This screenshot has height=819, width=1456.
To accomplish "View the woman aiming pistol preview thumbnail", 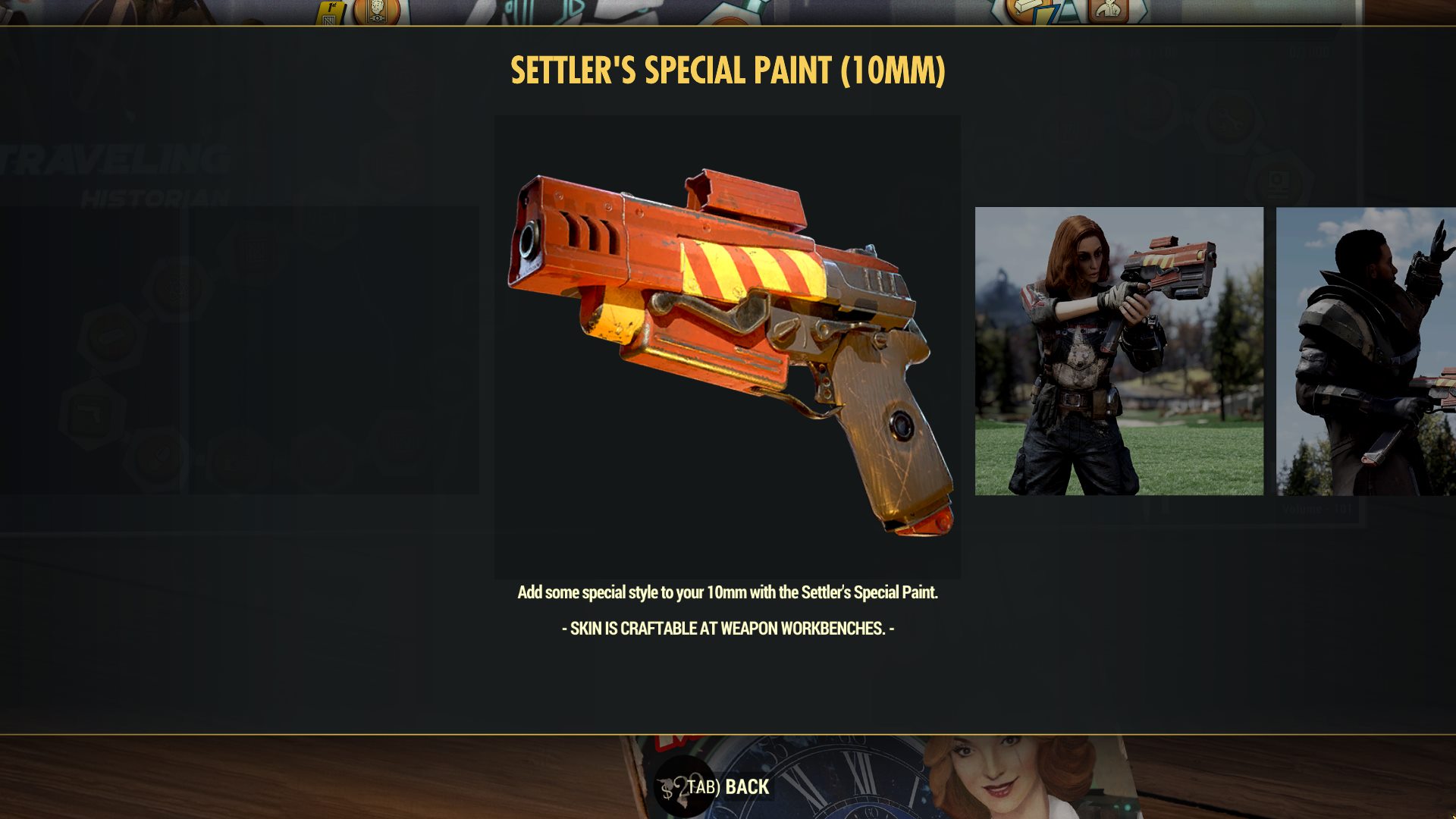I will click(x=1119, y=351).
